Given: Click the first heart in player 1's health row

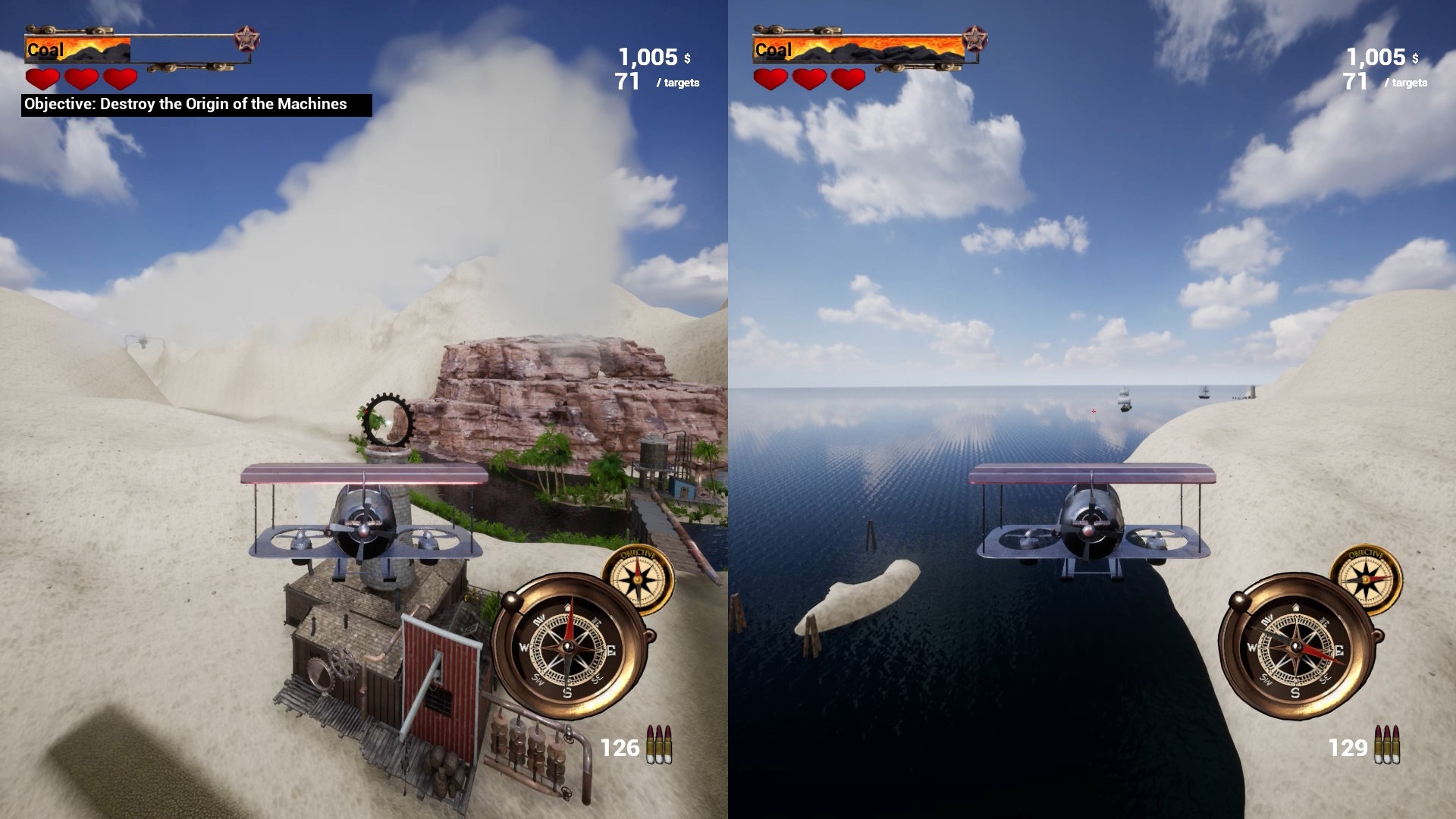Looking at the screenshot, I should click(43, 78).
